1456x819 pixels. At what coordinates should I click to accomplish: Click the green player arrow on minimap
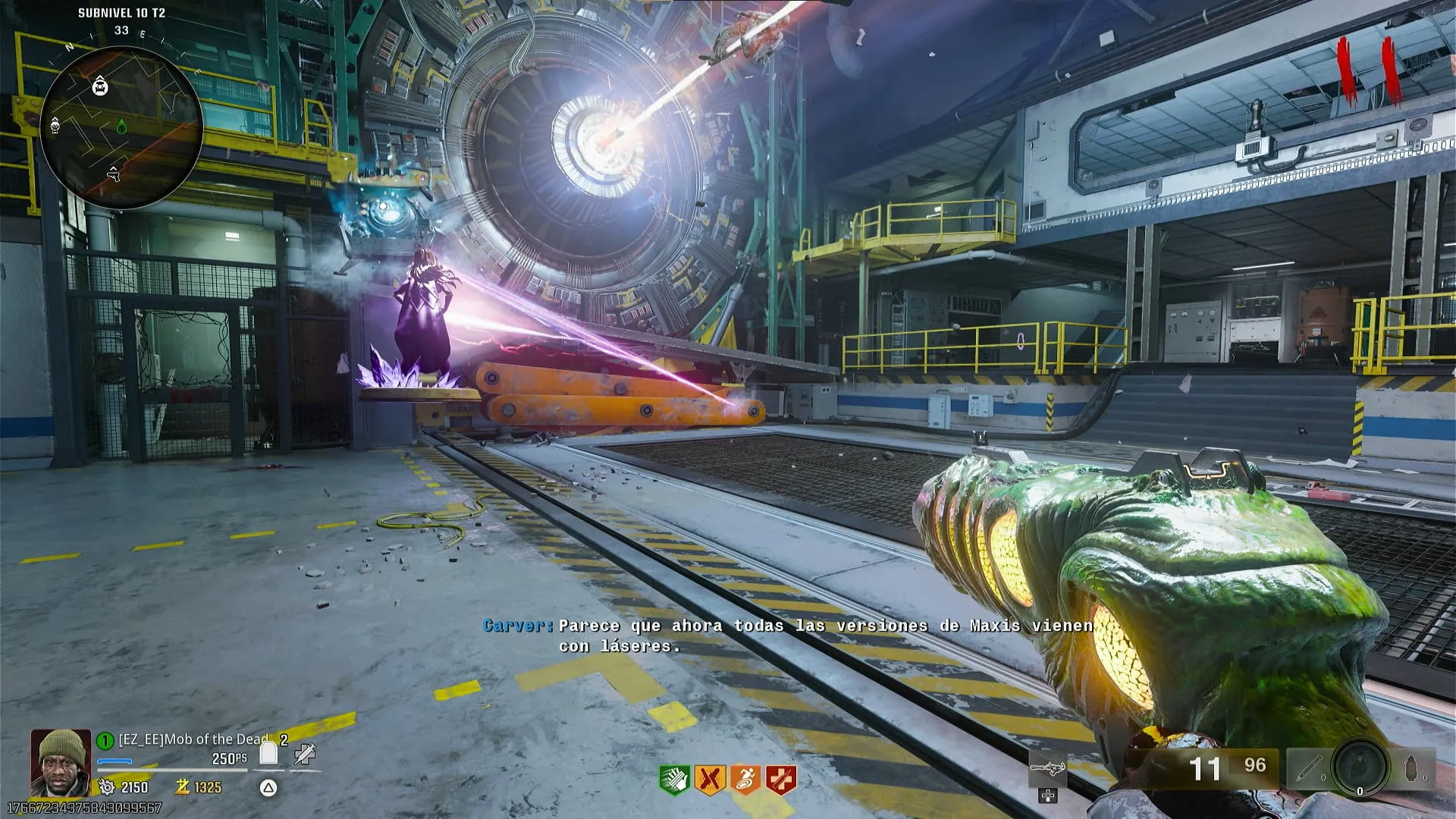tap(121, 127)
